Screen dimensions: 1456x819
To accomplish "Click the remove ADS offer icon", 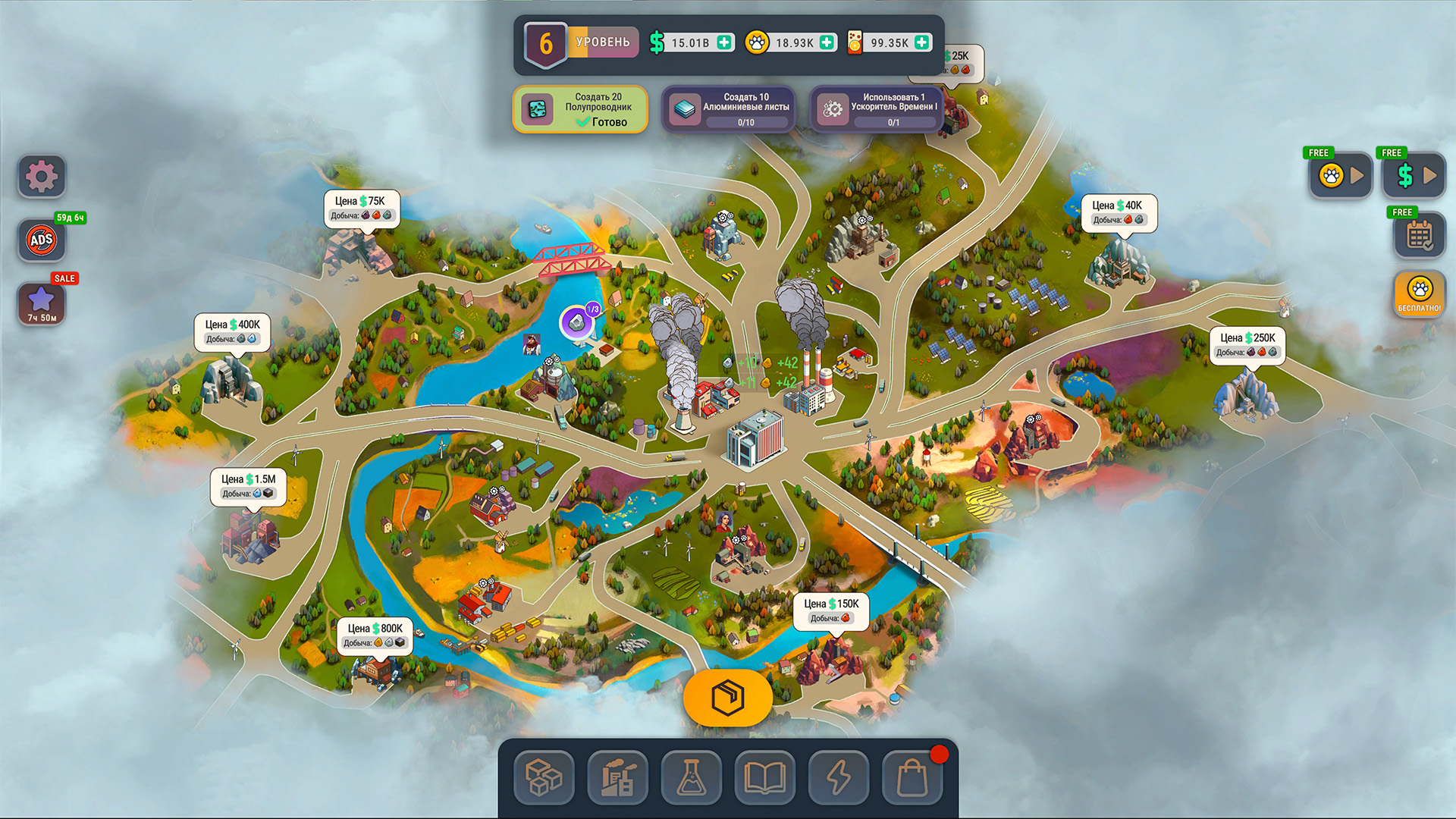I will [40, 240].
